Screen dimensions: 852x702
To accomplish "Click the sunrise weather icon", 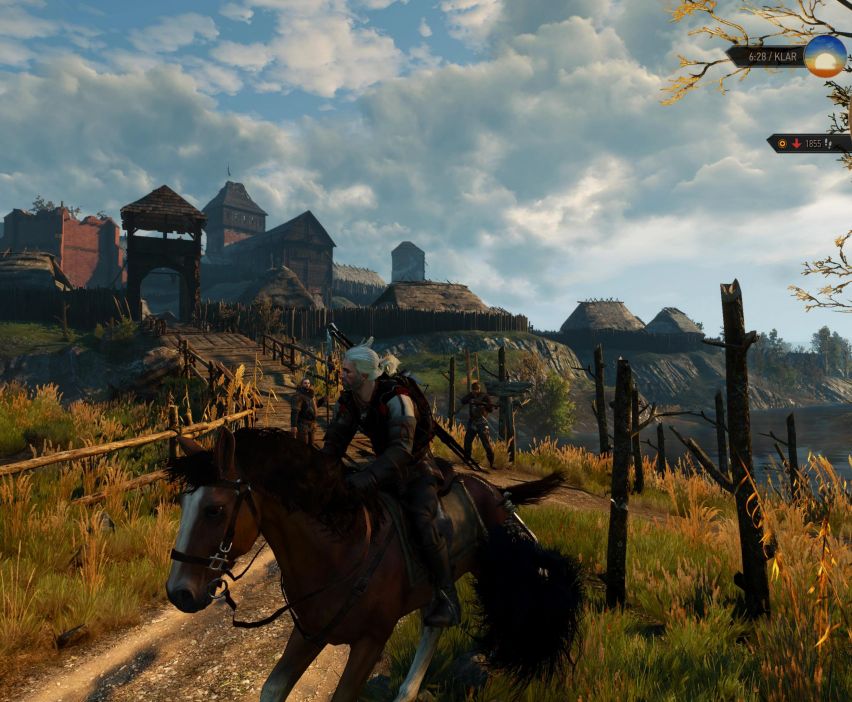I will [825, 56].
